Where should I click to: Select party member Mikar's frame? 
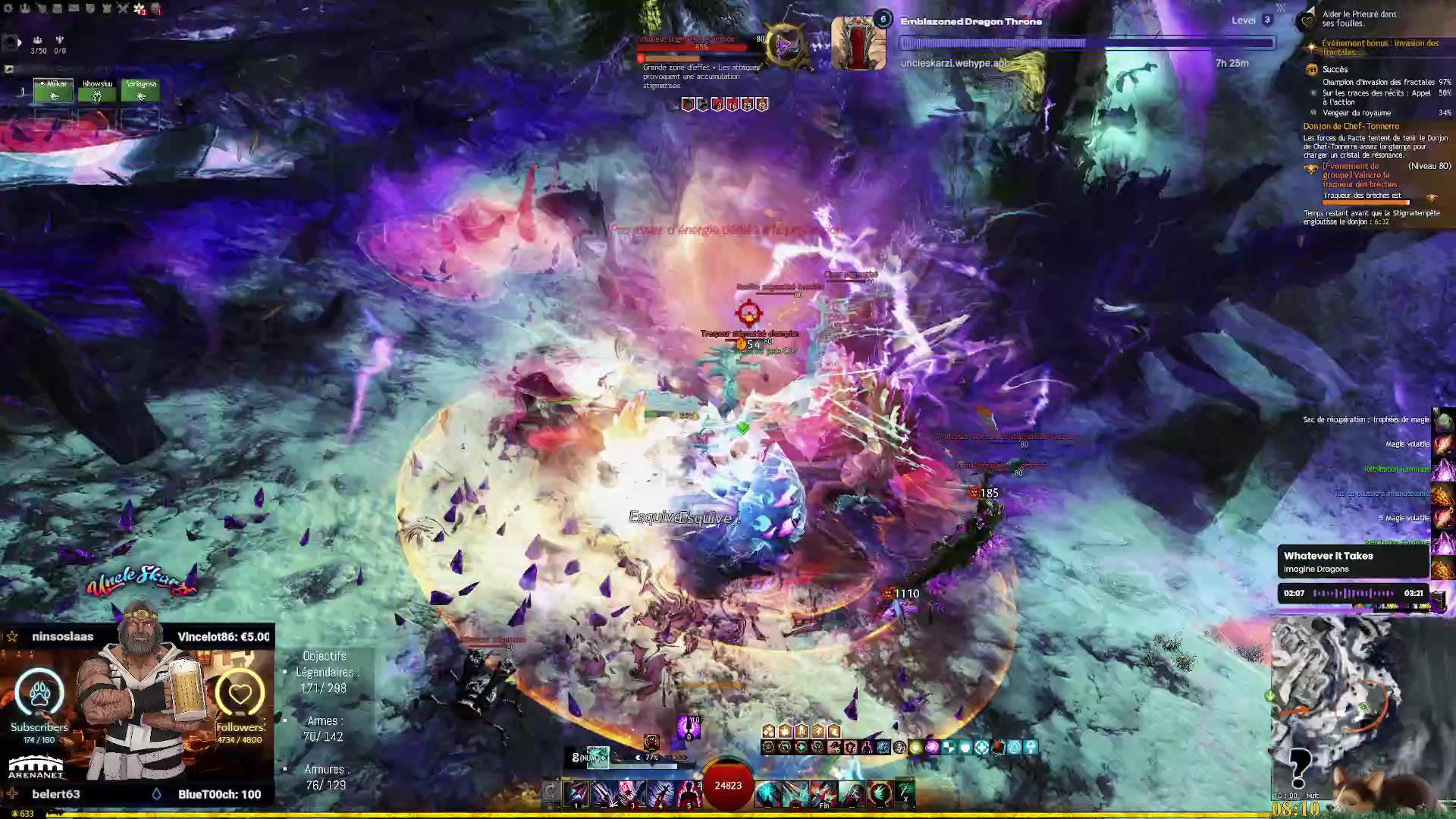53,90
